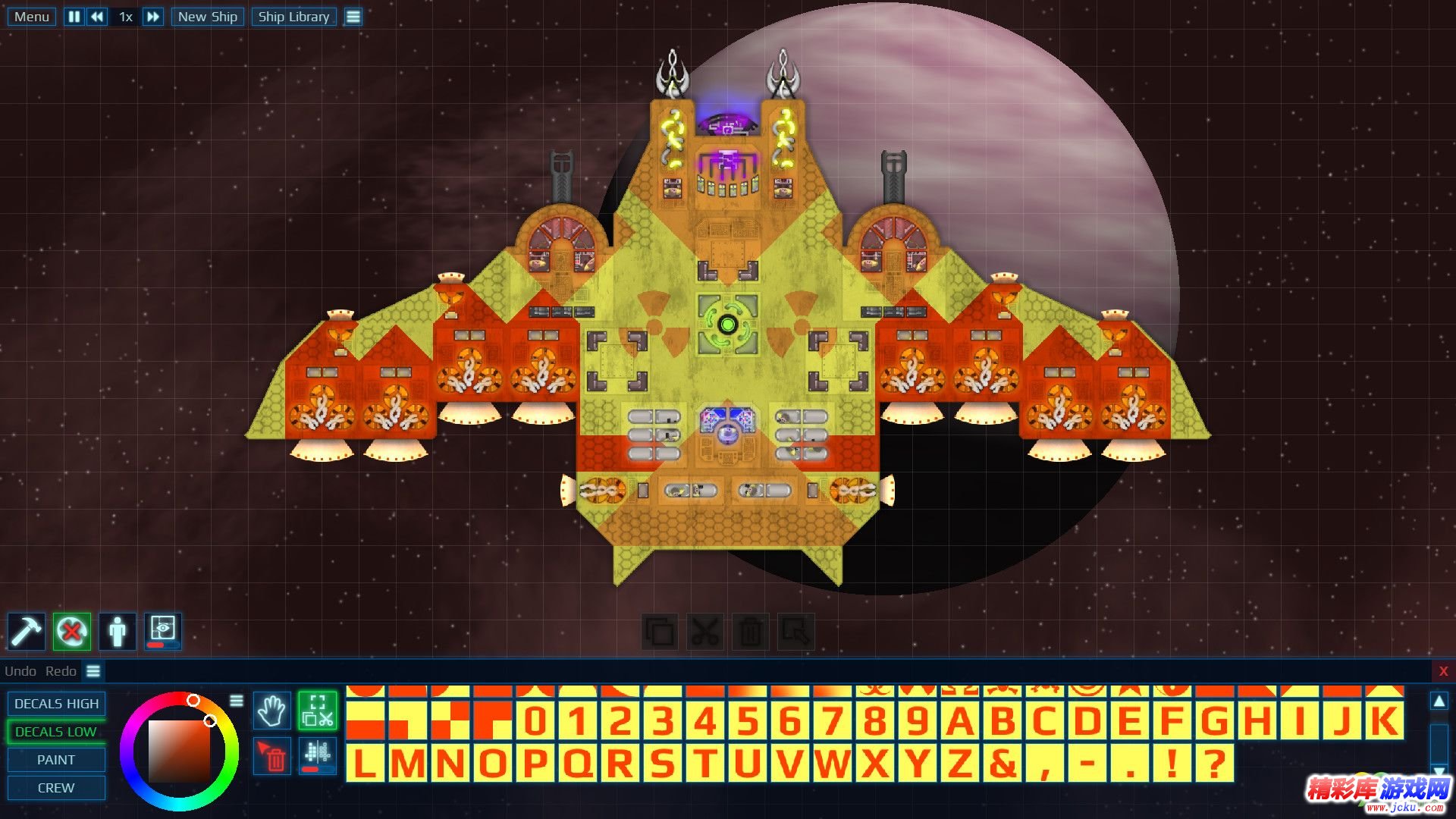Choose the question mark decal
The height and width of the screenshot is (819, 1456).
(x=1214, y=764)
